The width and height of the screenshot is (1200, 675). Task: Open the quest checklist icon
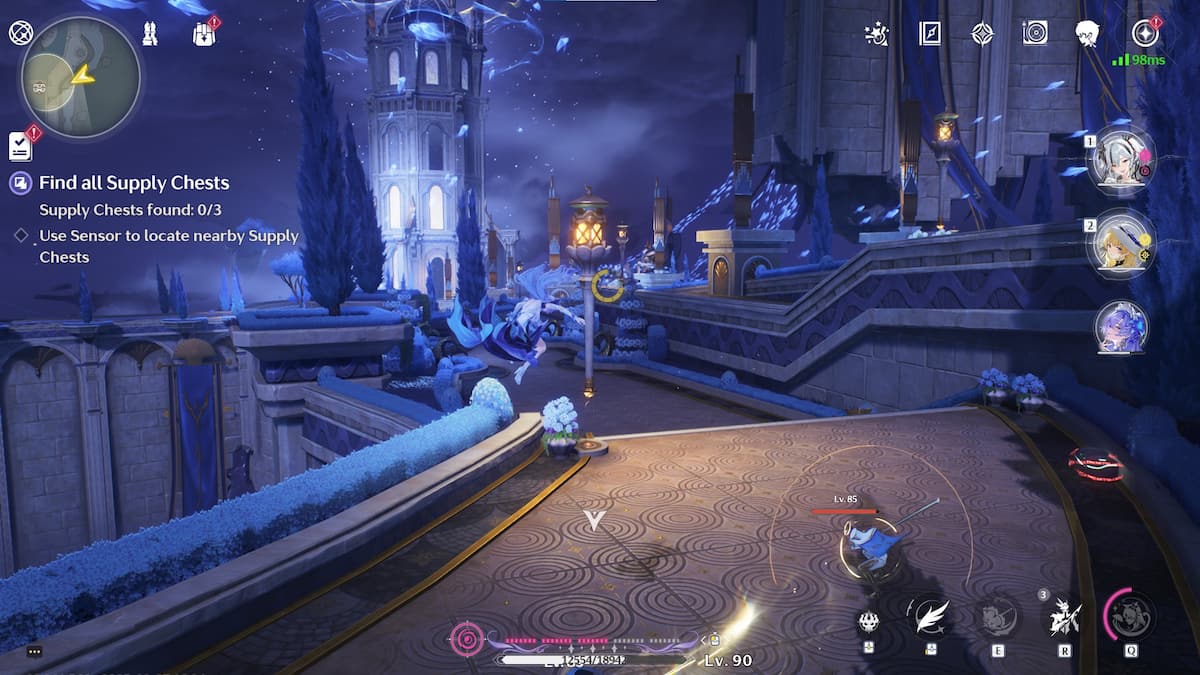click(20, 146)
